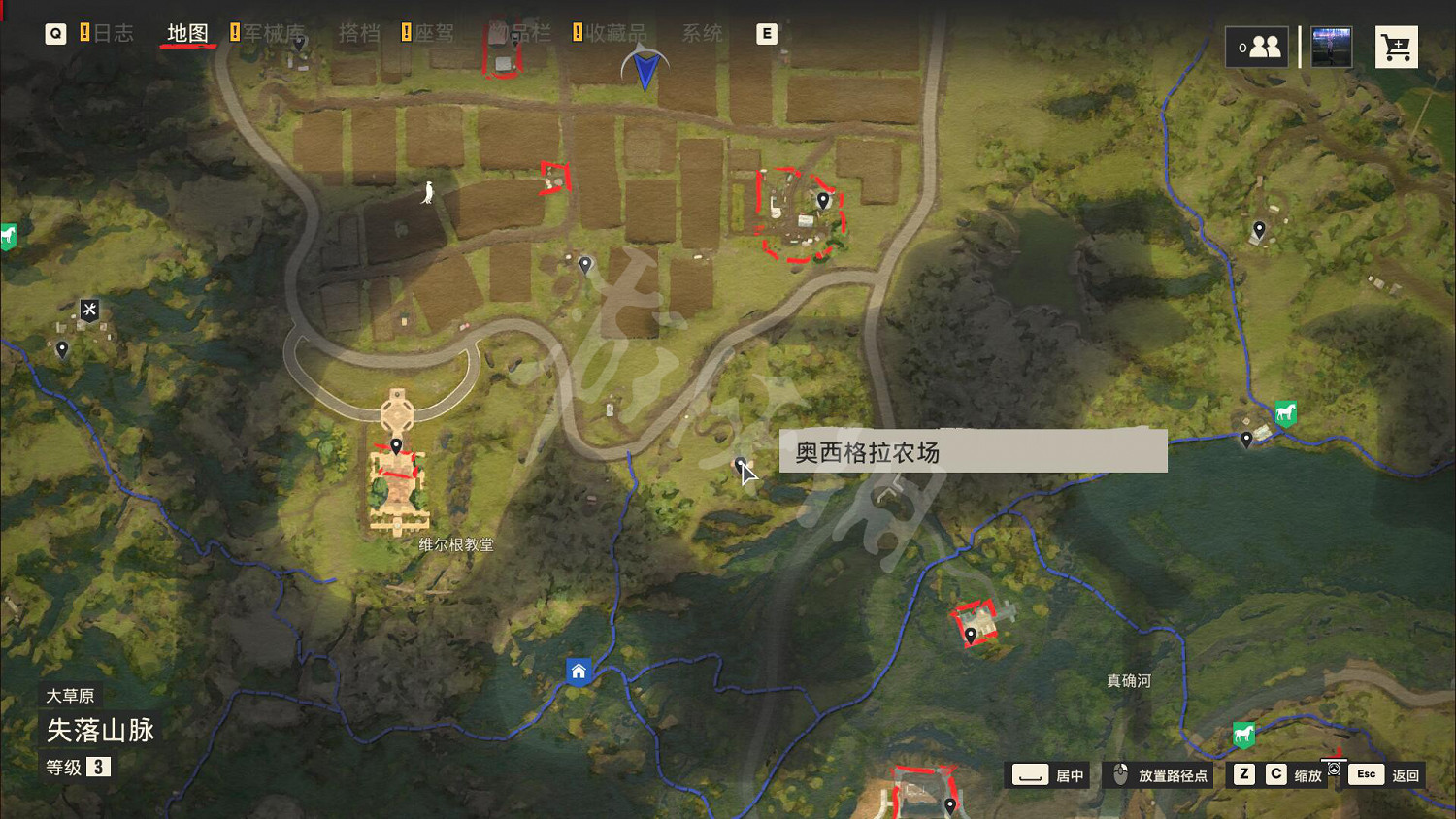The image size is (1456, 819).
Task: Click the white bird marker on the farmland
Action: click(427, 194)
